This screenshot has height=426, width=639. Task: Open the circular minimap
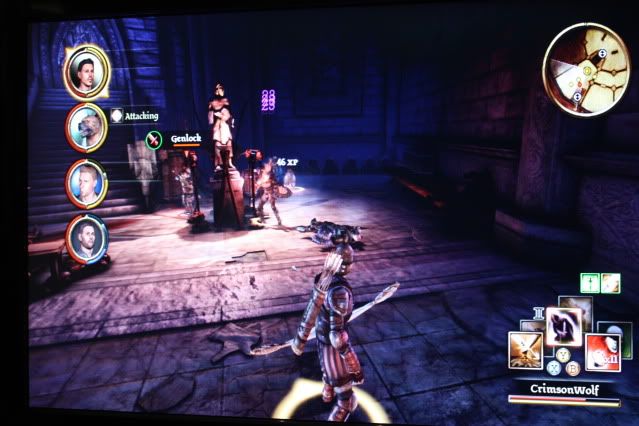pyautogui.click(x=586, y=68)
